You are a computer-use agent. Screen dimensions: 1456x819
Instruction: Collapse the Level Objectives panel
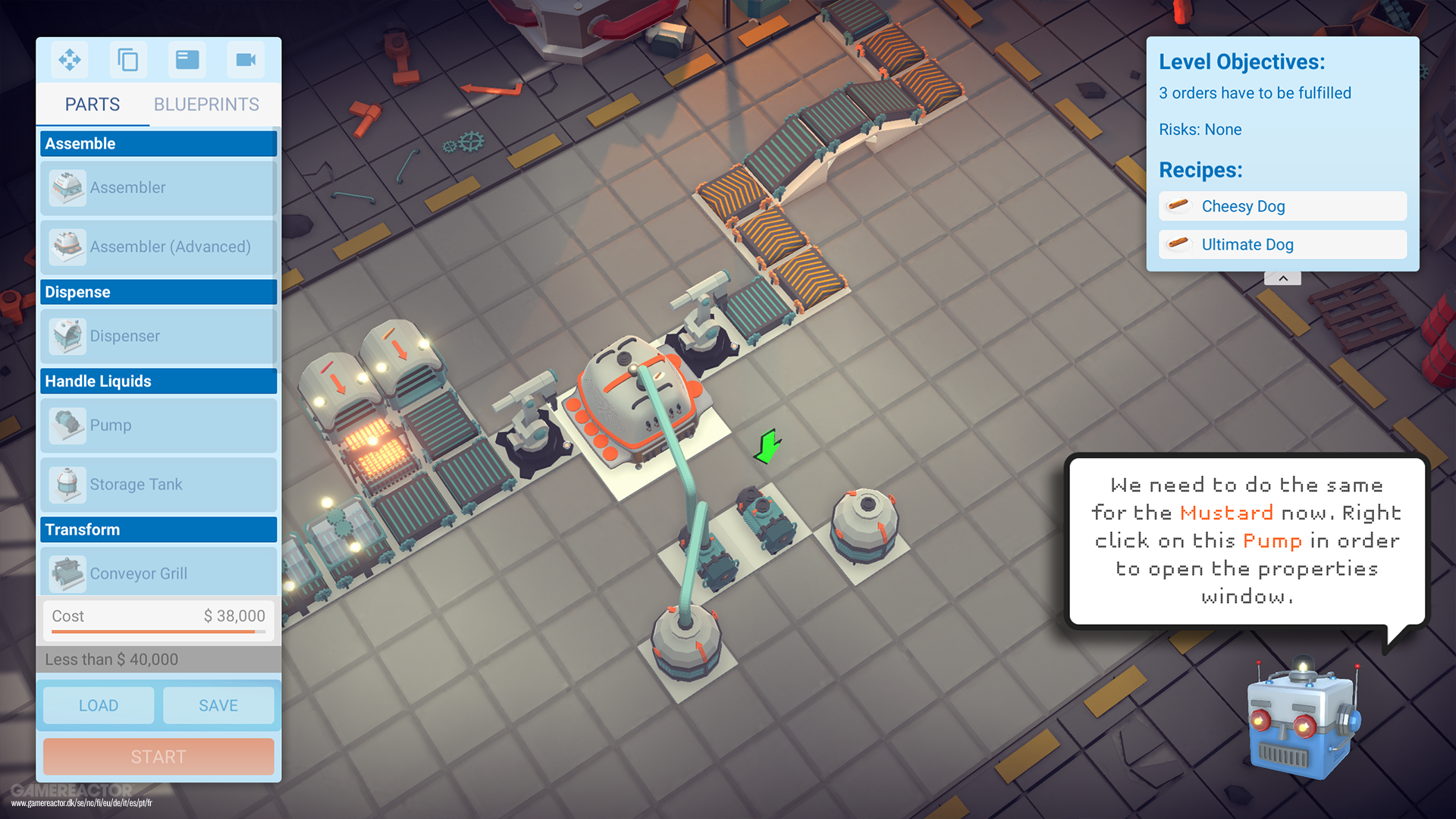pyautogui.click(x=1282, y=279)
